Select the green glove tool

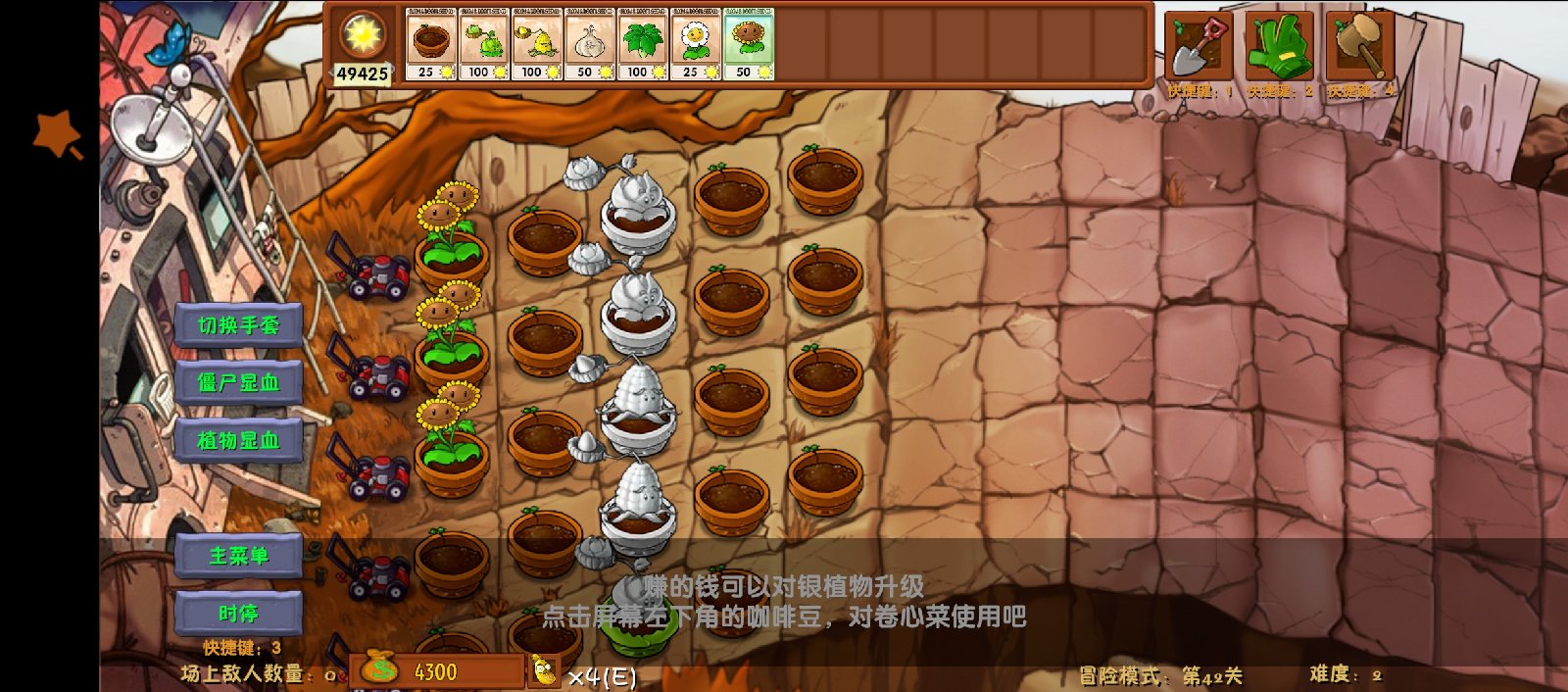[x=1279, y=47]
